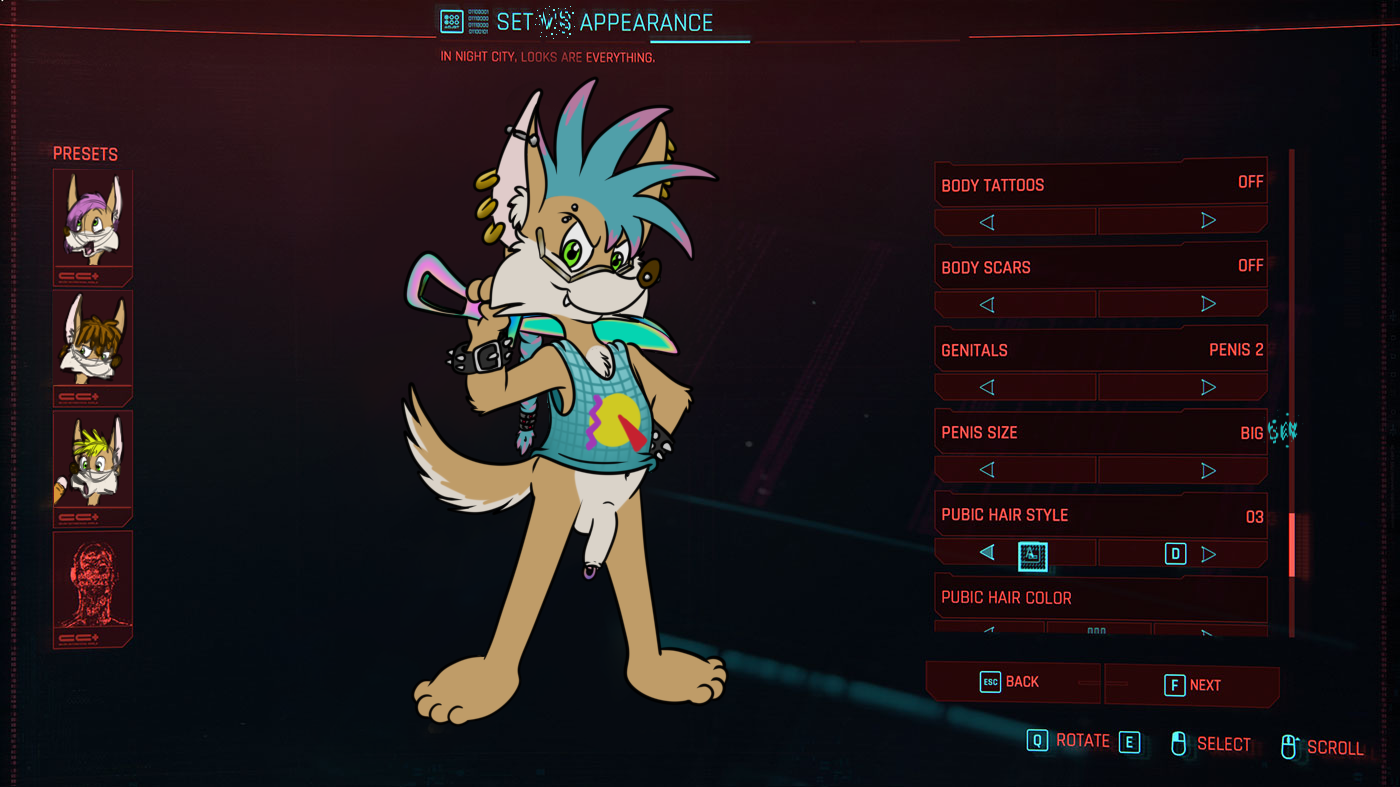Screen dimensions: 1400x787
Task: Click the red scrollbar of the options list
Action: (1292, 545)
